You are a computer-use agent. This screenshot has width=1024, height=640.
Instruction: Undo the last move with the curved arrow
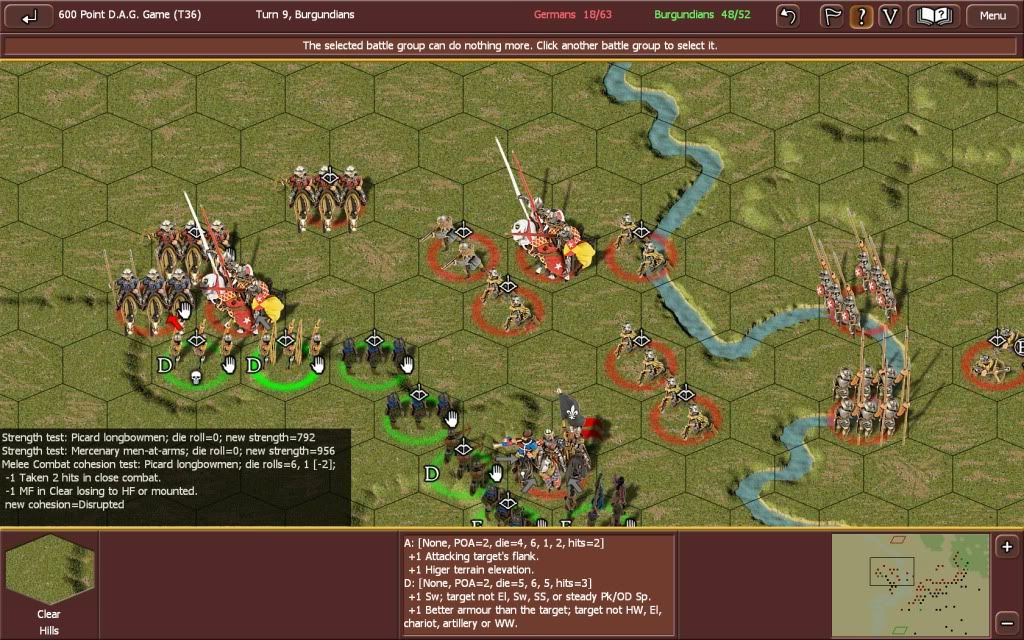pos(789,16)
